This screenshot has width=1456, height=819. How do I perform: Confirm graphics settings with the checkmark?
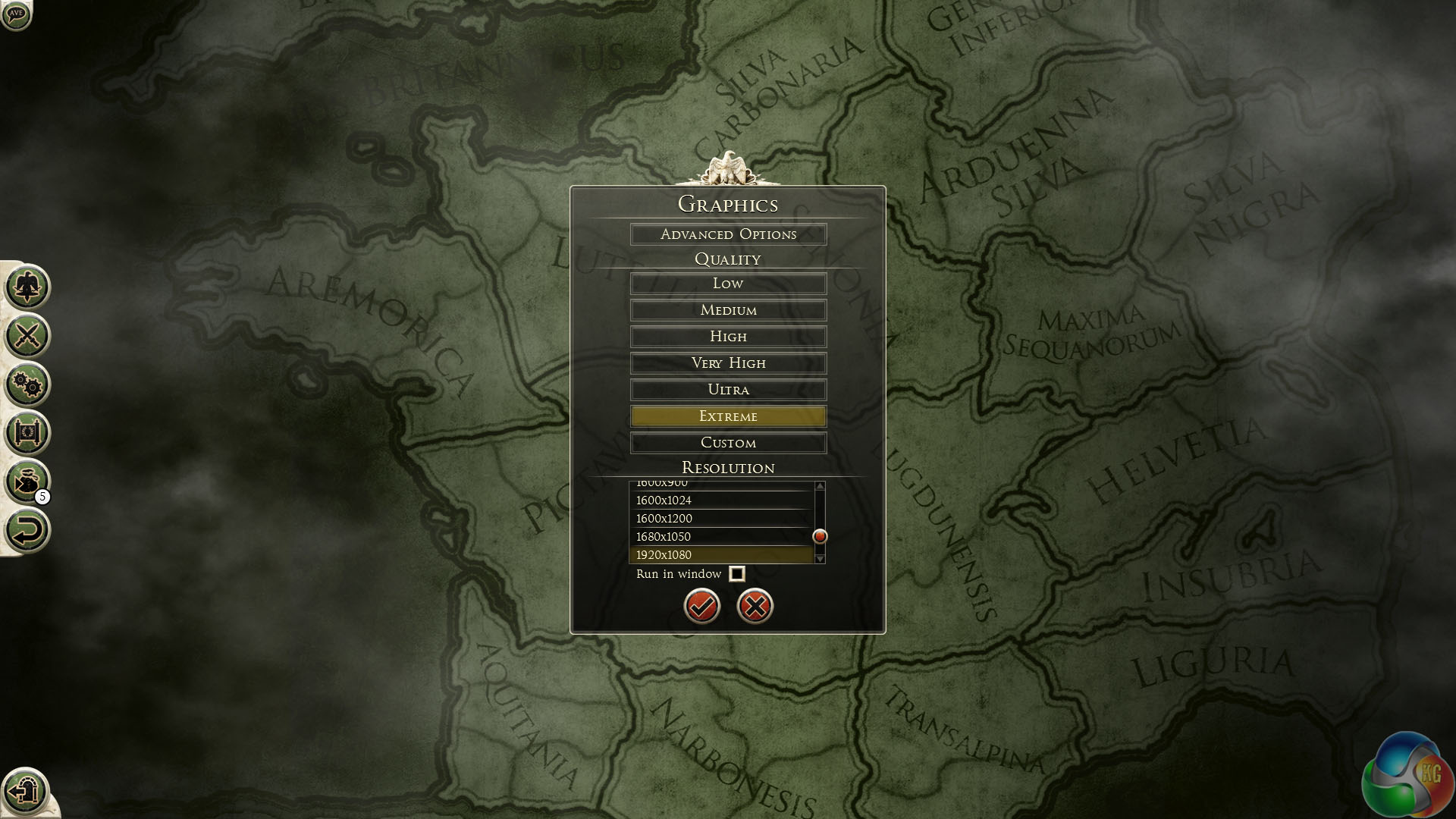[701, 606]
